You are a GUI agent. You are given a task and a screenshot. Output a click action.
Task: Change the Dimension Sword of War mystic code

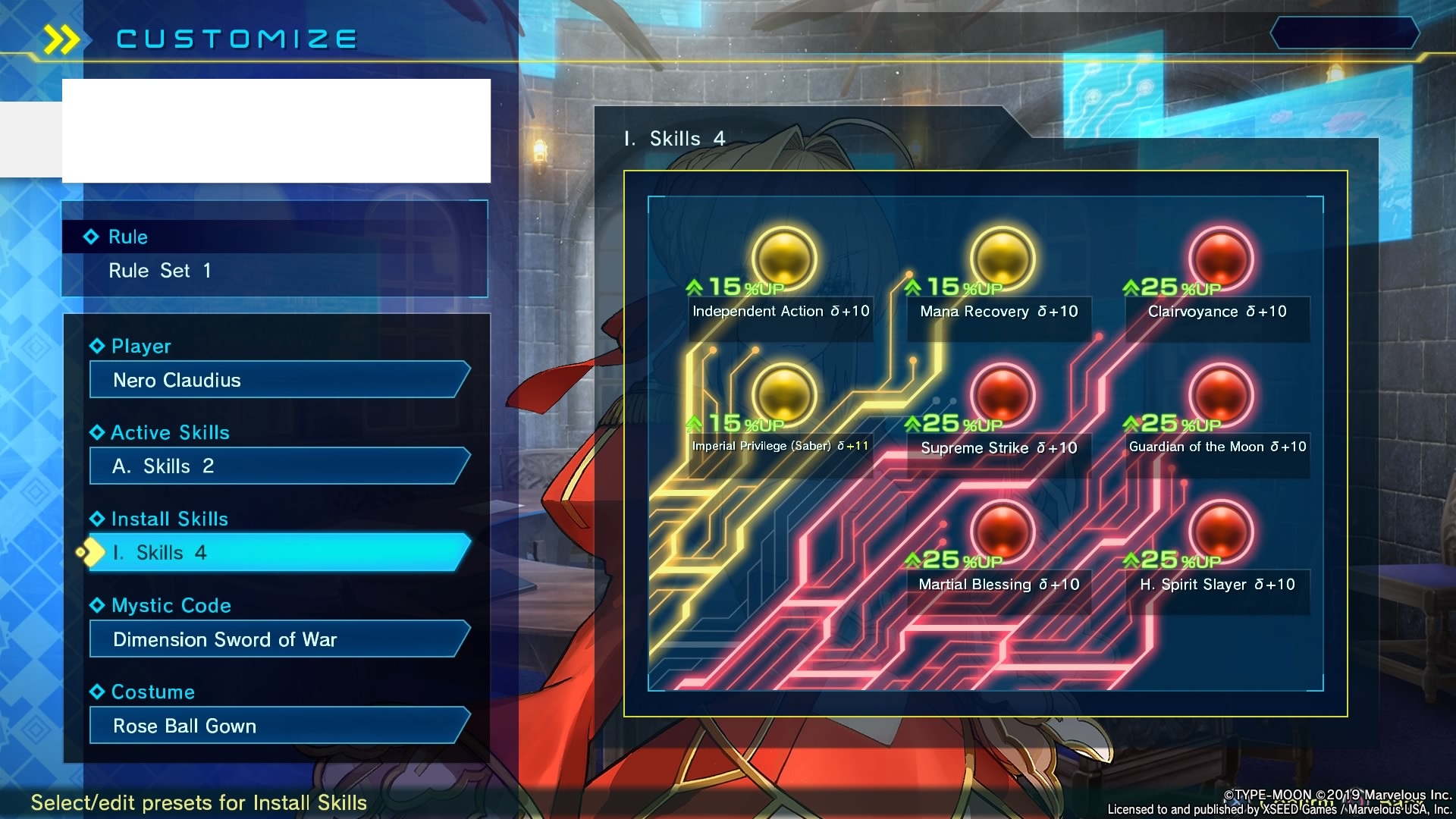278,639
